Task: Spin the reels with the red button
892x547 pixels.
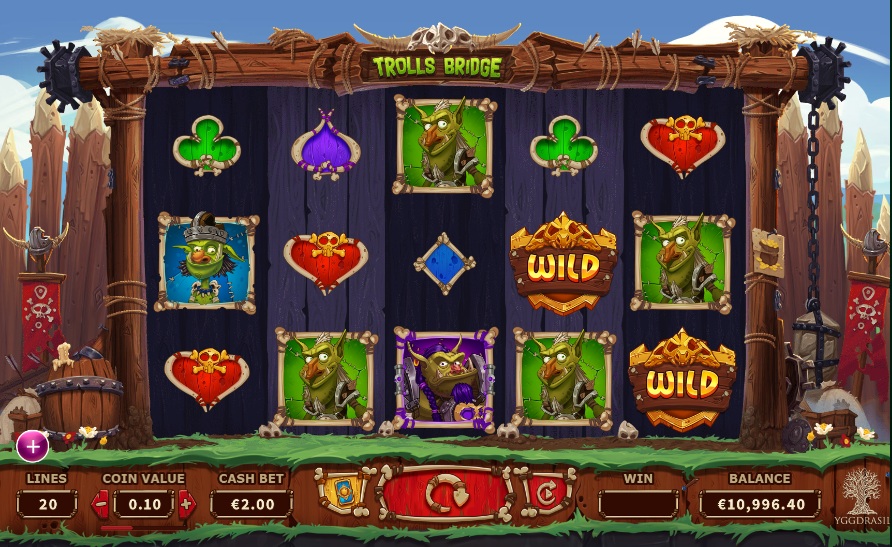Action: [443, 495]
